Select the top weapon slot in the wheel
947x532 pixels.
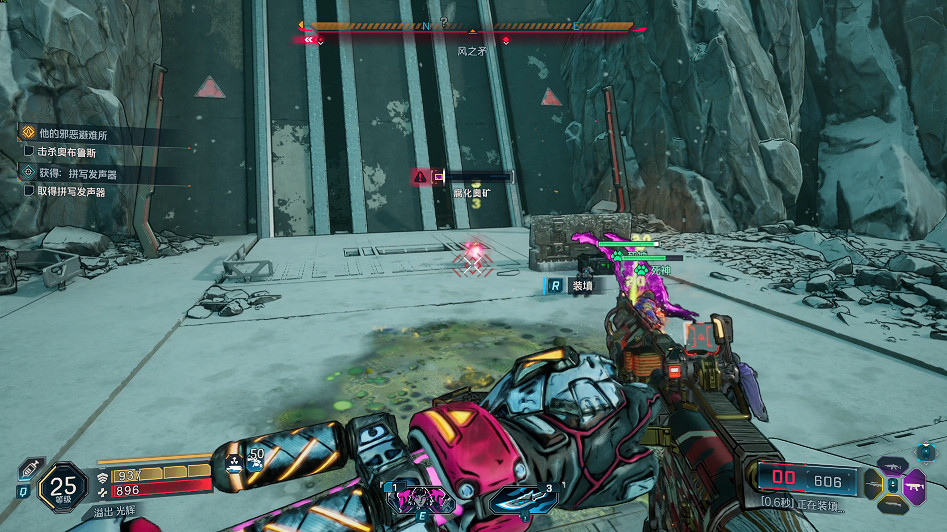[x=892, y=465]
